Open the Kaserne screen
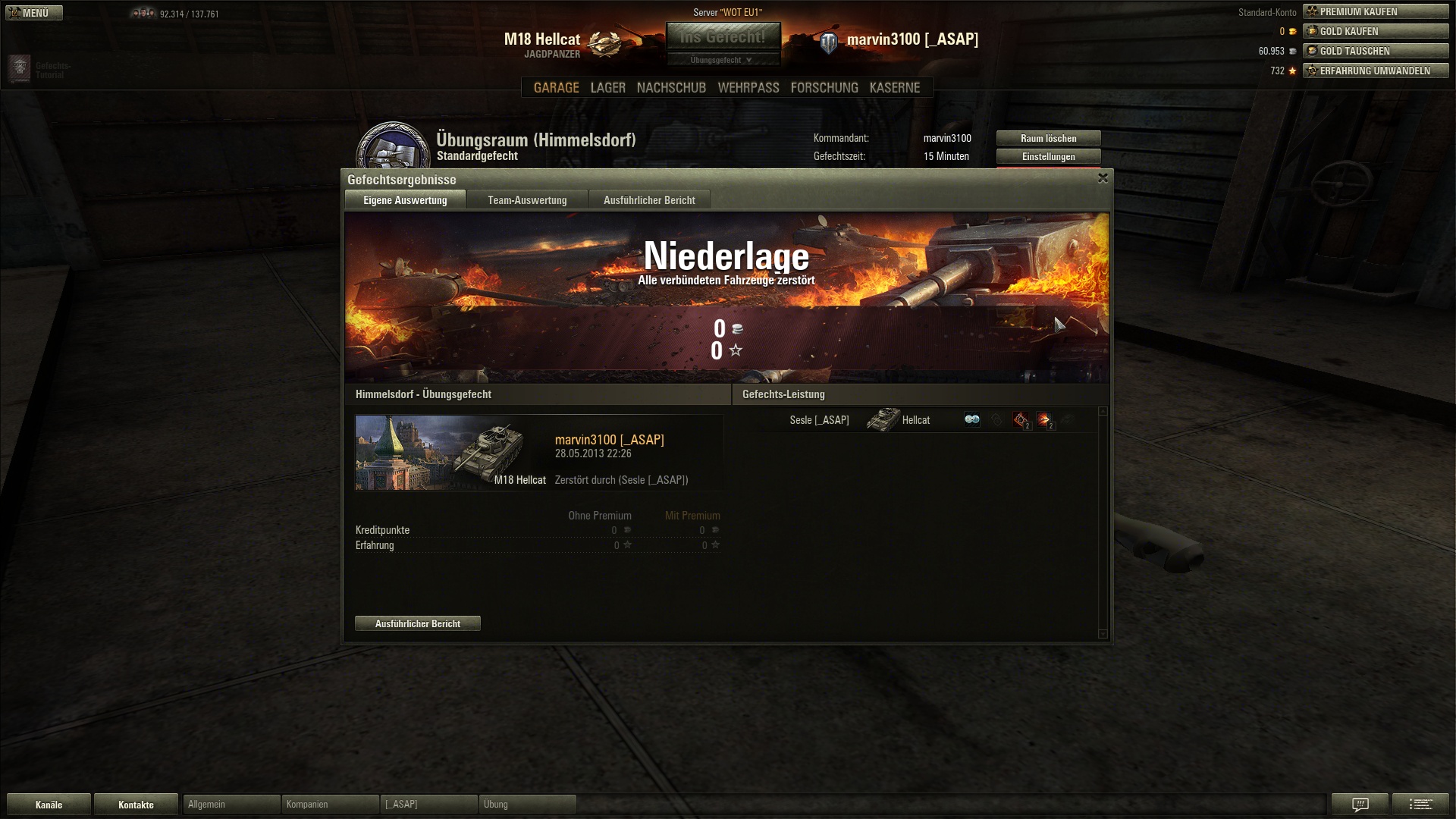1456x819 pixels. click(894, 88)
